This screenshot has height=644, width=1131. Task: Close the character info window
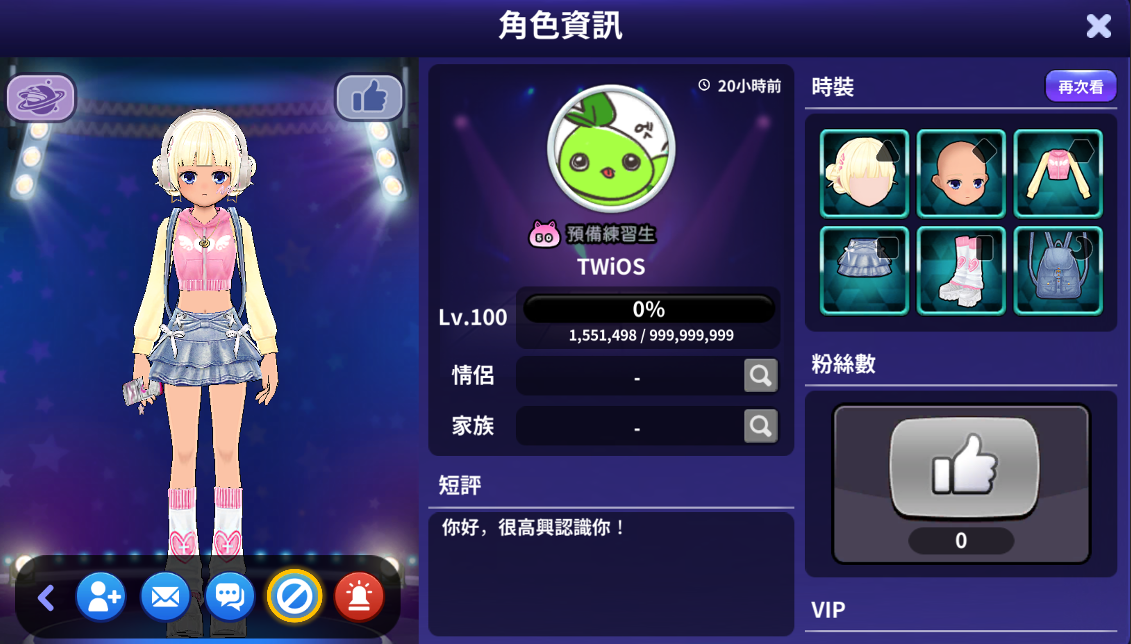[1098, 26]
